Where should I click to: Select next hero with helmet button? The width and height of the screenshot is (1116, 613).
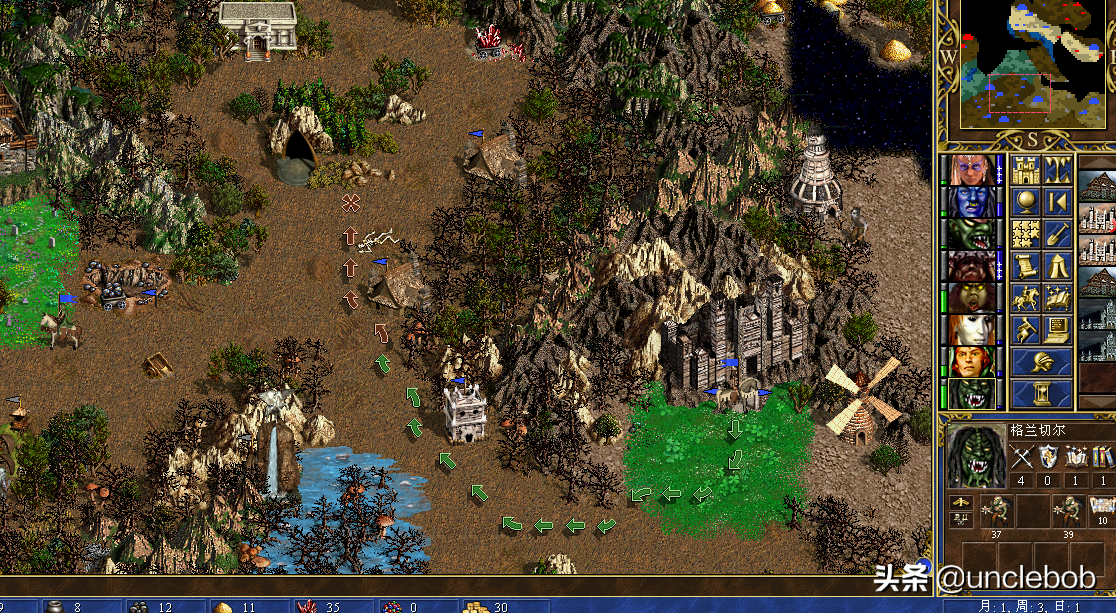click(1041, 362)
